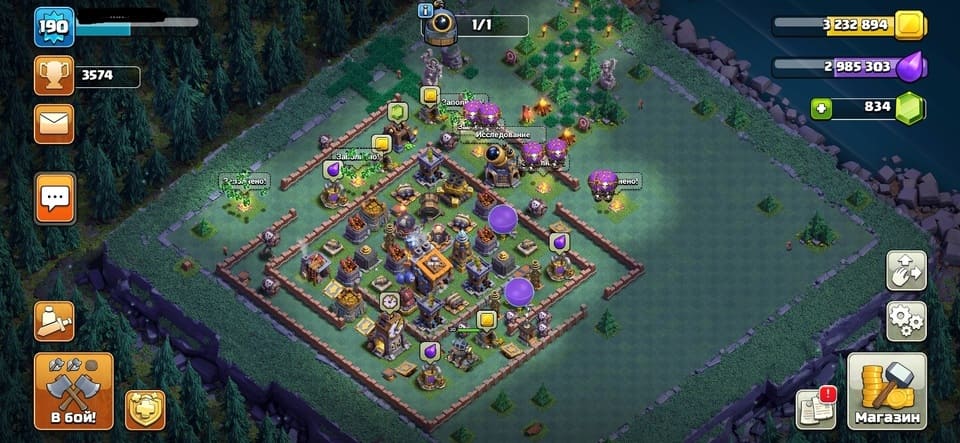
Task: Open the level 190 player profile badge
Action: tap(54, 27)
